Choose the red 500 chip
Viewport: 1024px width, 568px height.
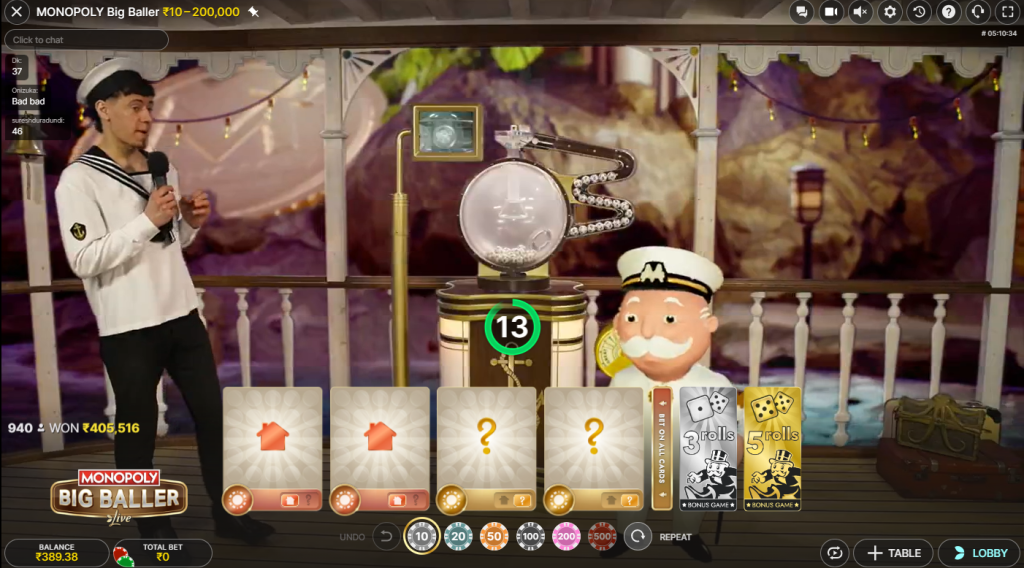point(602,537)
